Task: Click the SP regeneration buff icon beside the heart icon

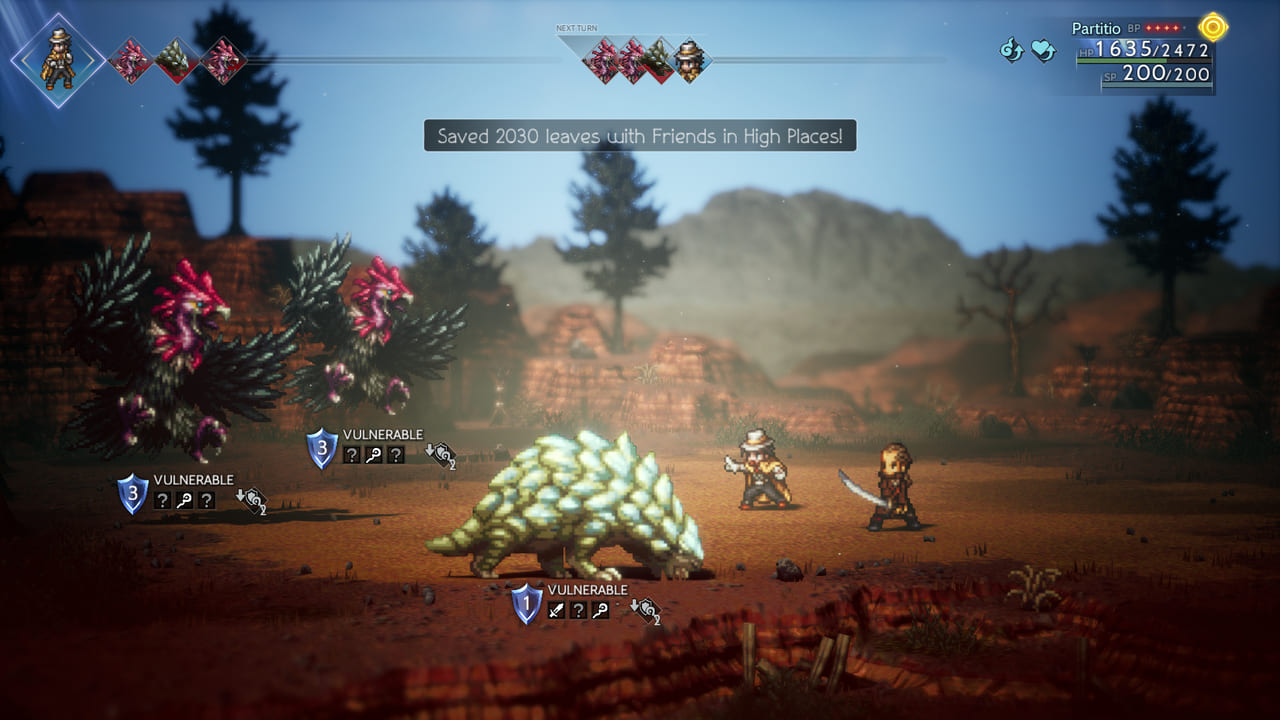Action: 1013,49
